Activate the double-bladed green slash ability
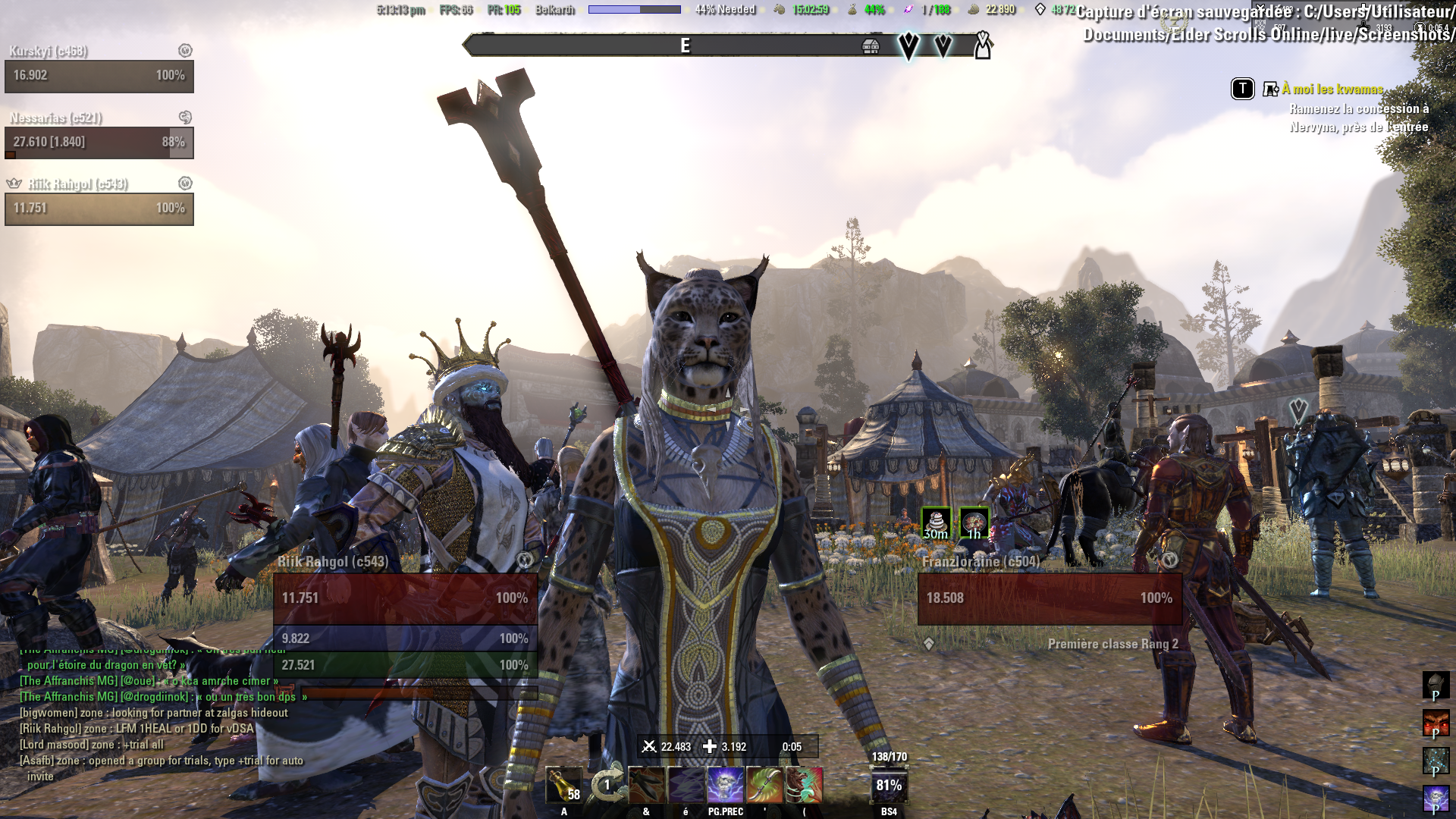 pyautogui.click(x=764, y=785)
